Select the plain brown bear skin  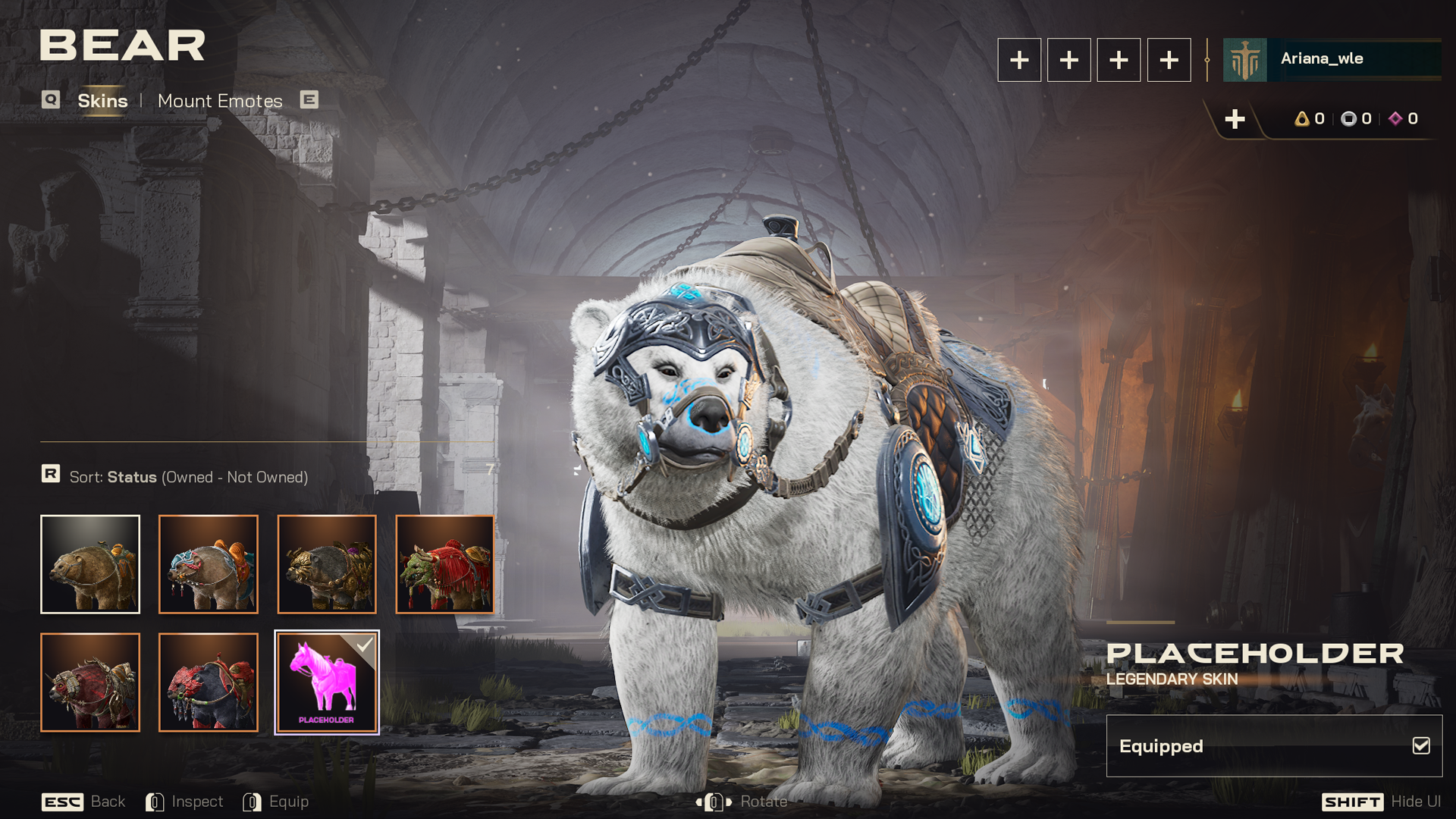[90, 564]
